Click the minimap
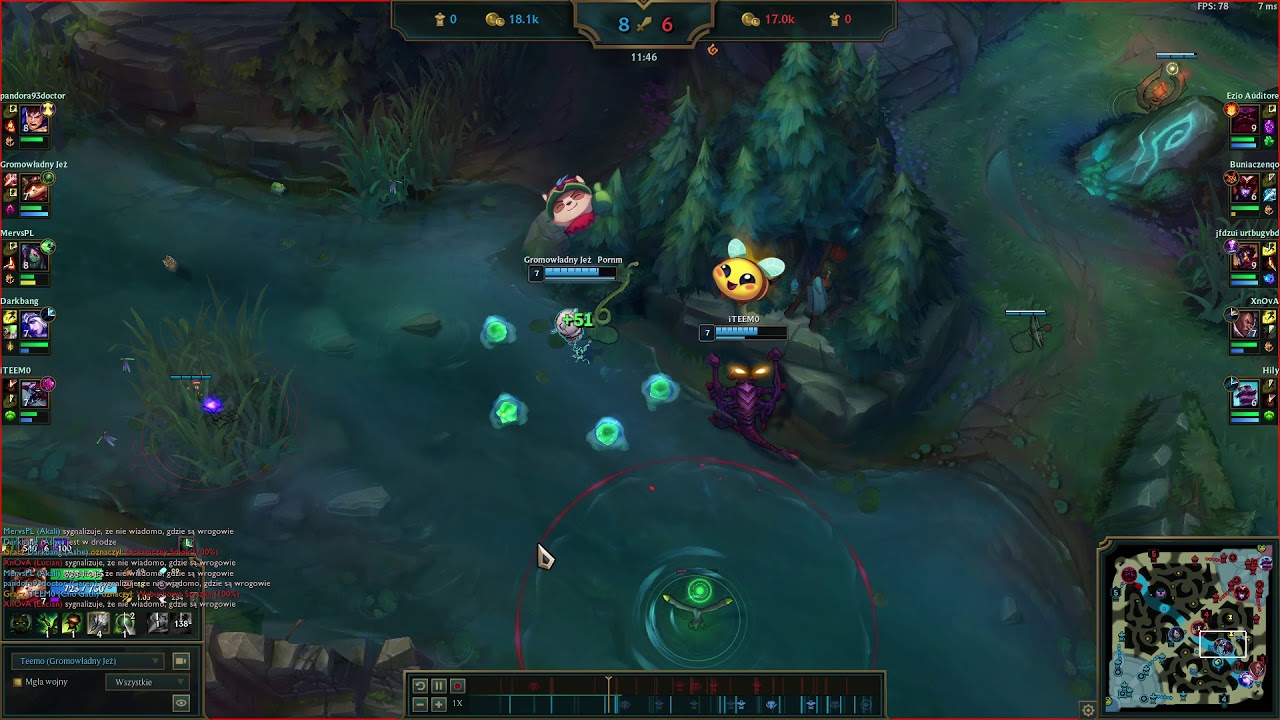This screenshot has width=1280, height=720. (1190, 625)
